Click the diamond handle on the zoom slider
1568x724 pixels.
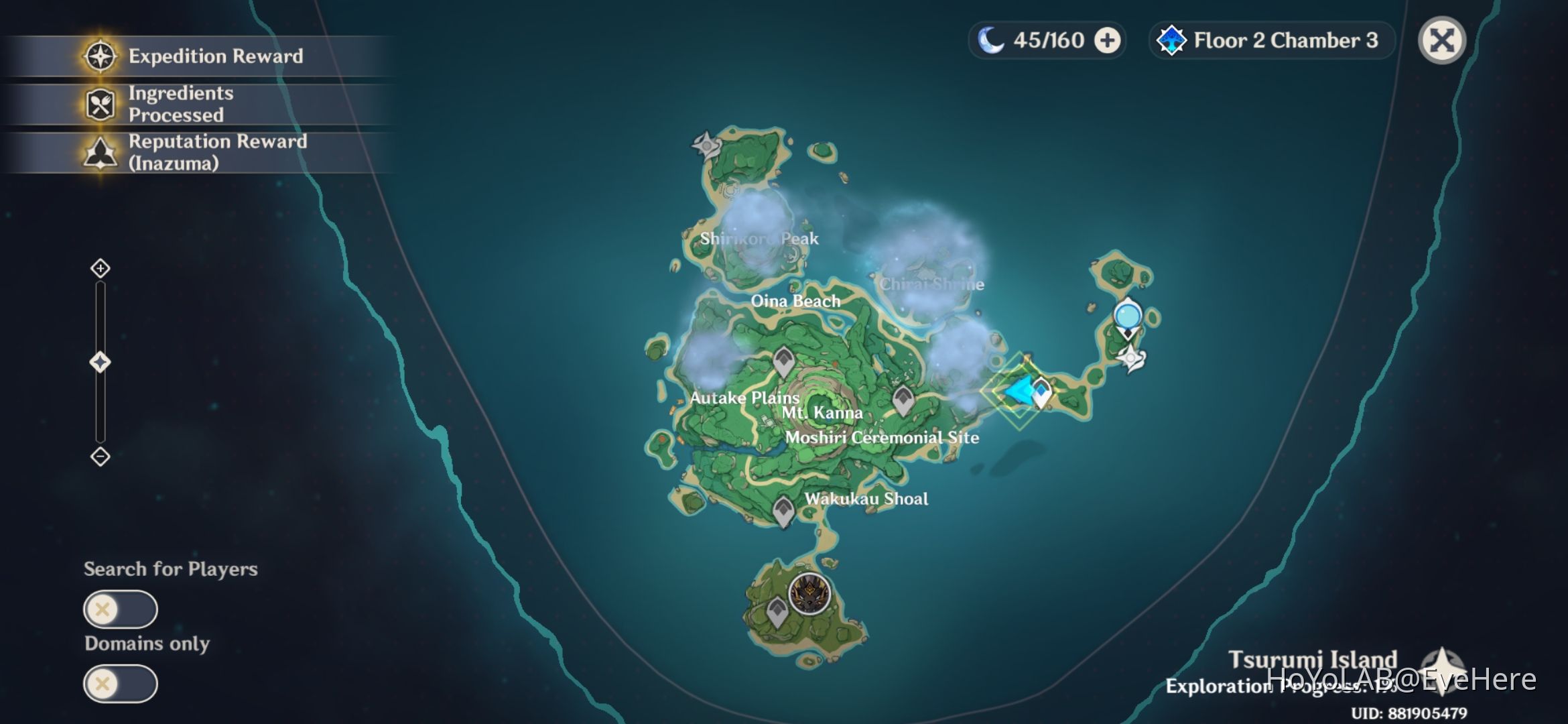99,362
